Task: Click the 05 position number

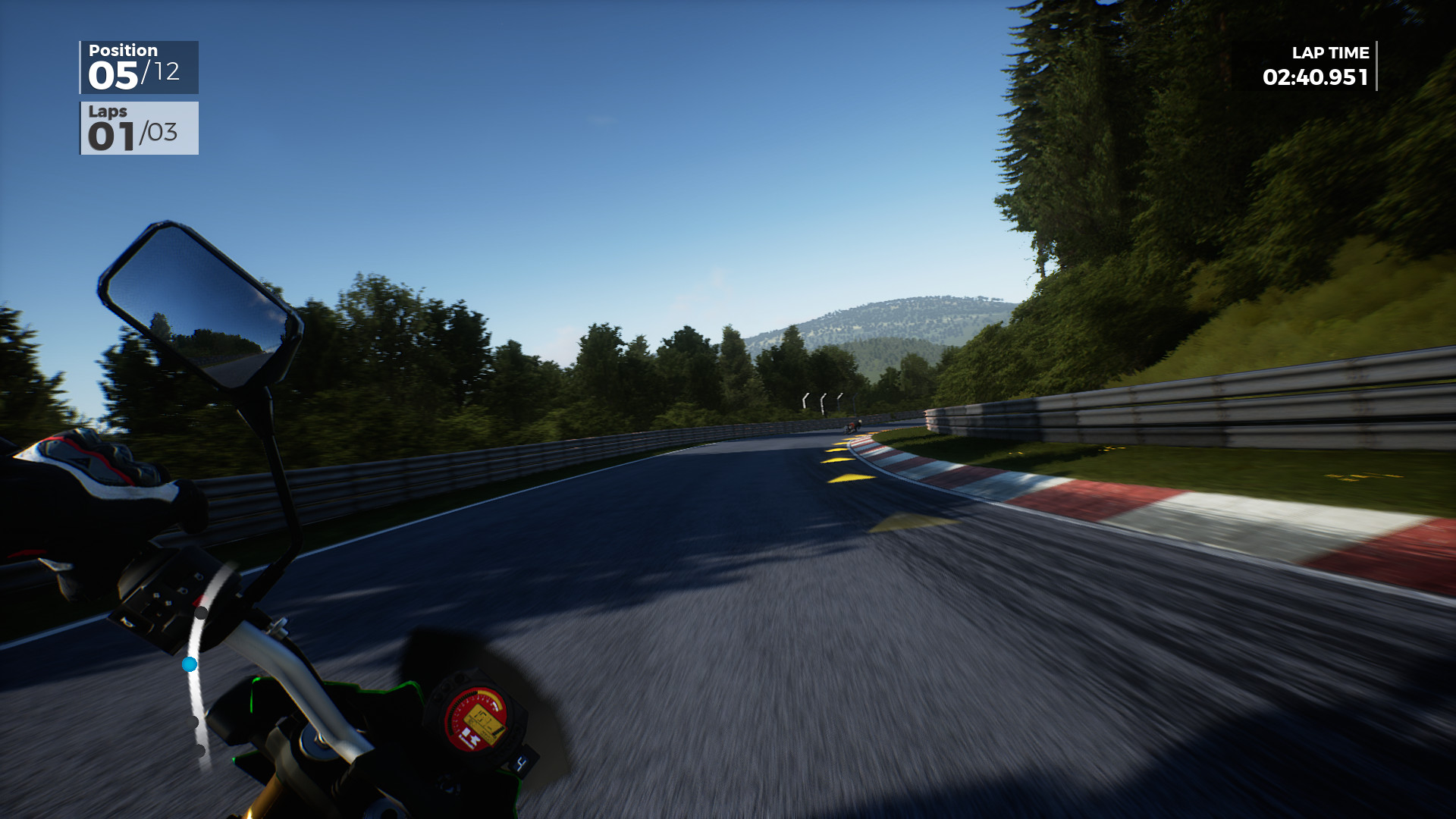Action: 114,74
